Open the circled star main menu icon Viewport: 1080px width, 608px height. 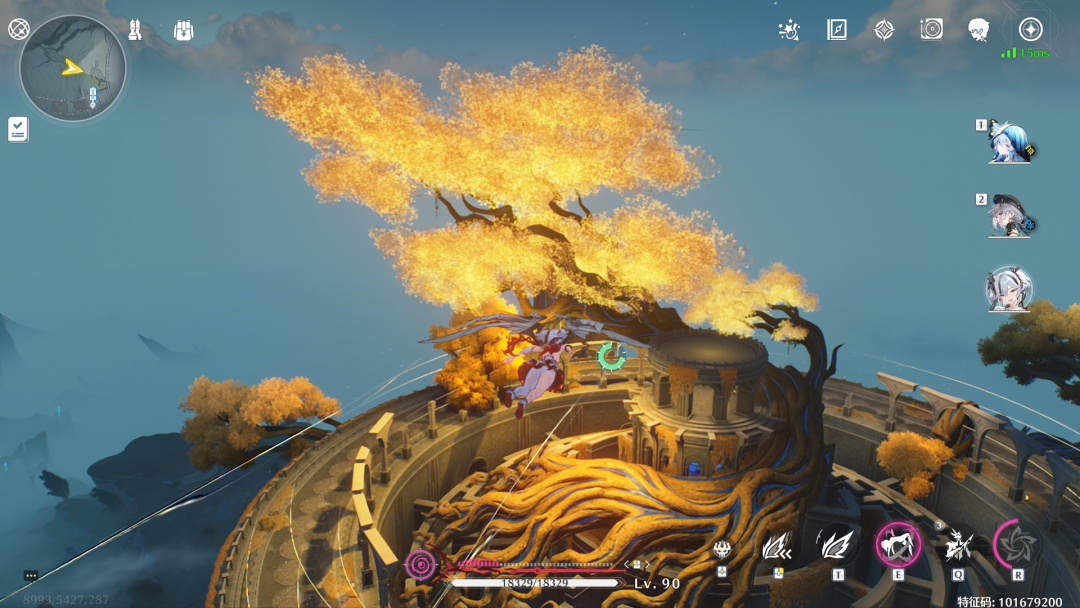pyautogui.click(x=1030, y=30)
